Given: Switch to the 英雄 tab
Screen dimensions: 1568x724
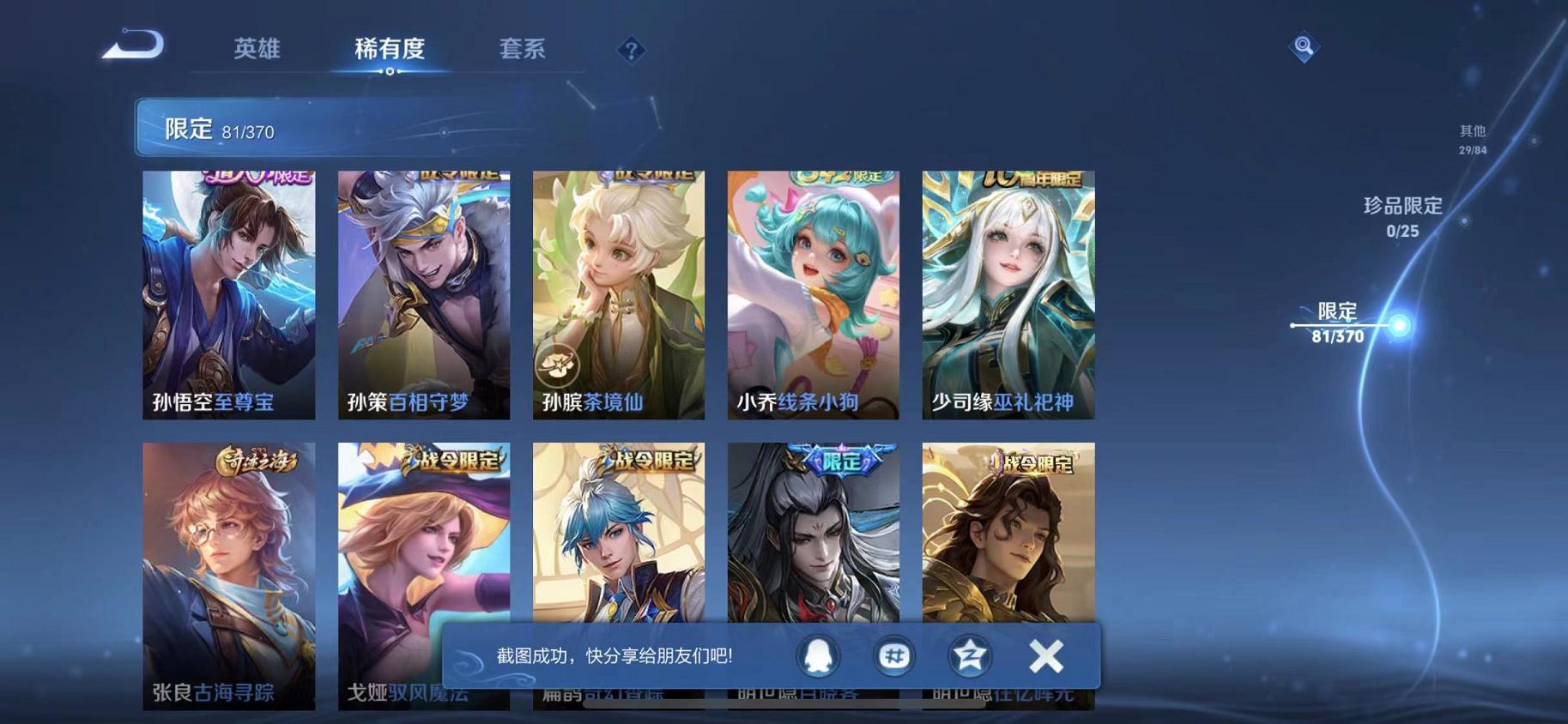Looking at the screenshot, I should (x=258, y=49).
